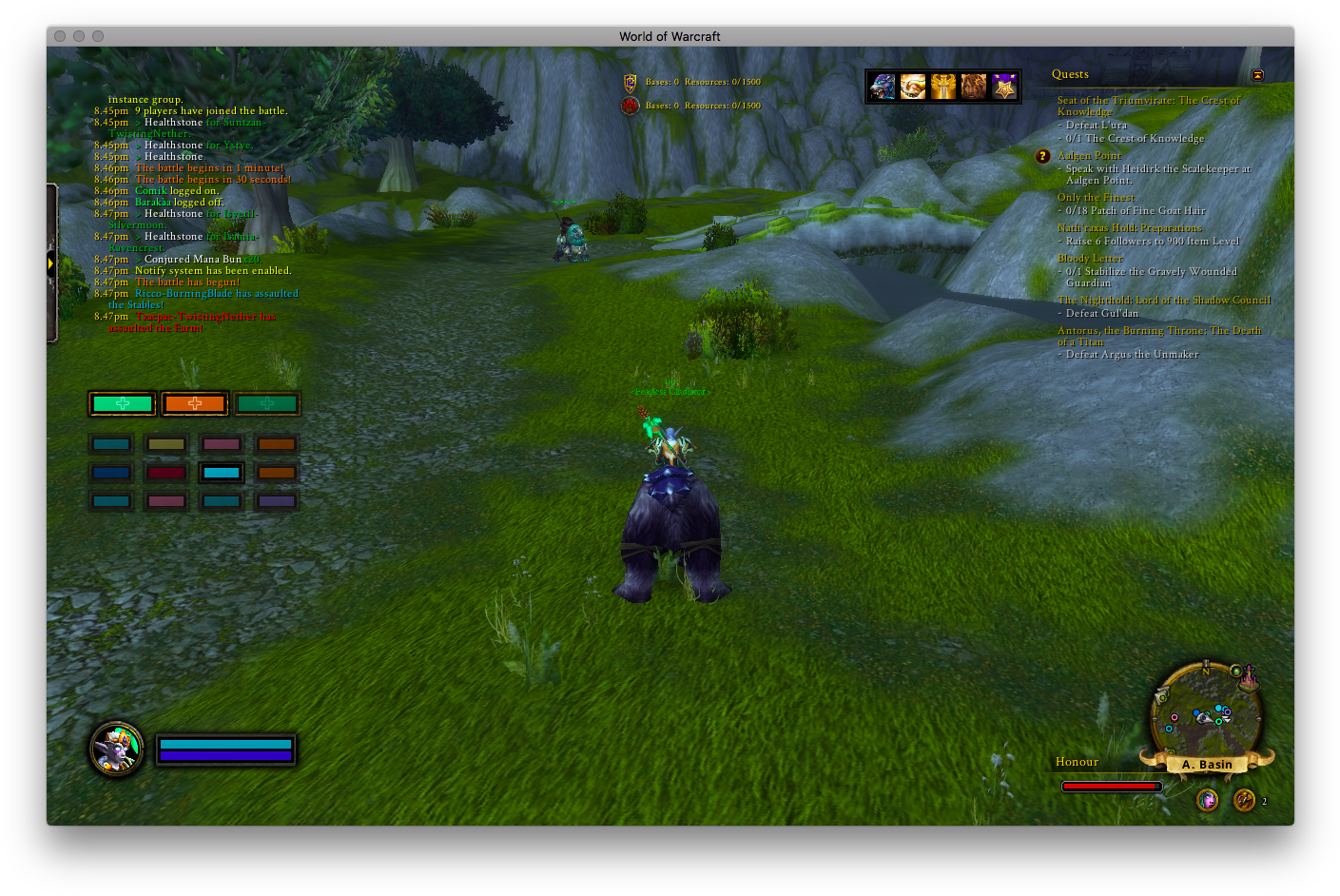The image size is (1340, 896).
Task: Select the Aalgen Point quest title
Action: click(1089, 156)
